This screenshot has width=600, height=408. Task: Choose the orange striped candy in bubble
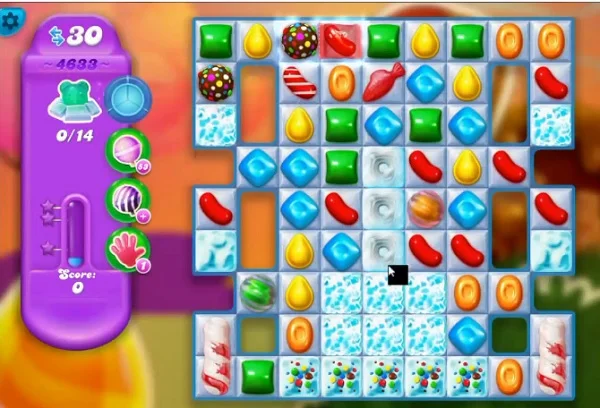[x=425, y=208]
